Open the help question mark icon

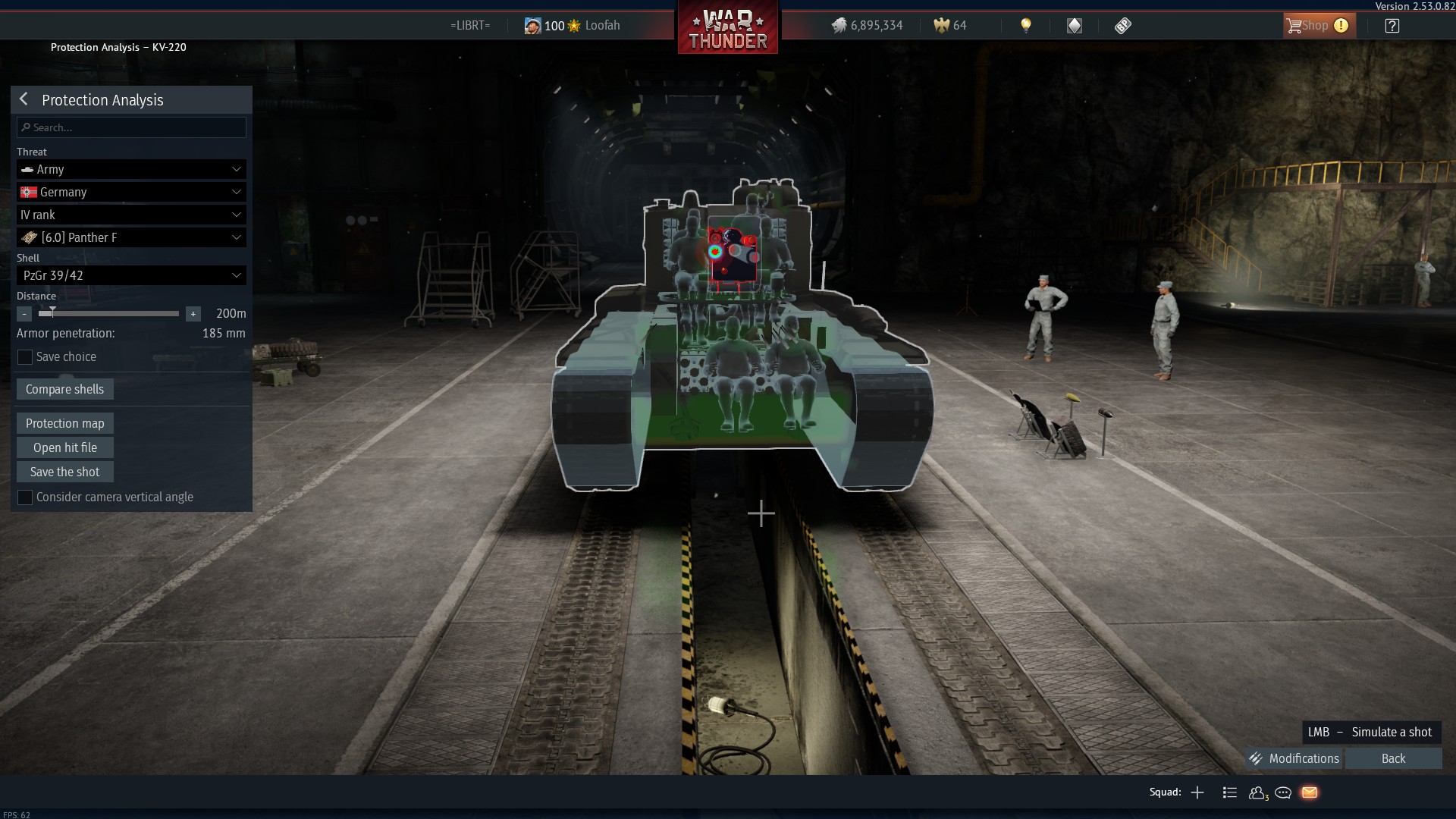coord(1392,26)
